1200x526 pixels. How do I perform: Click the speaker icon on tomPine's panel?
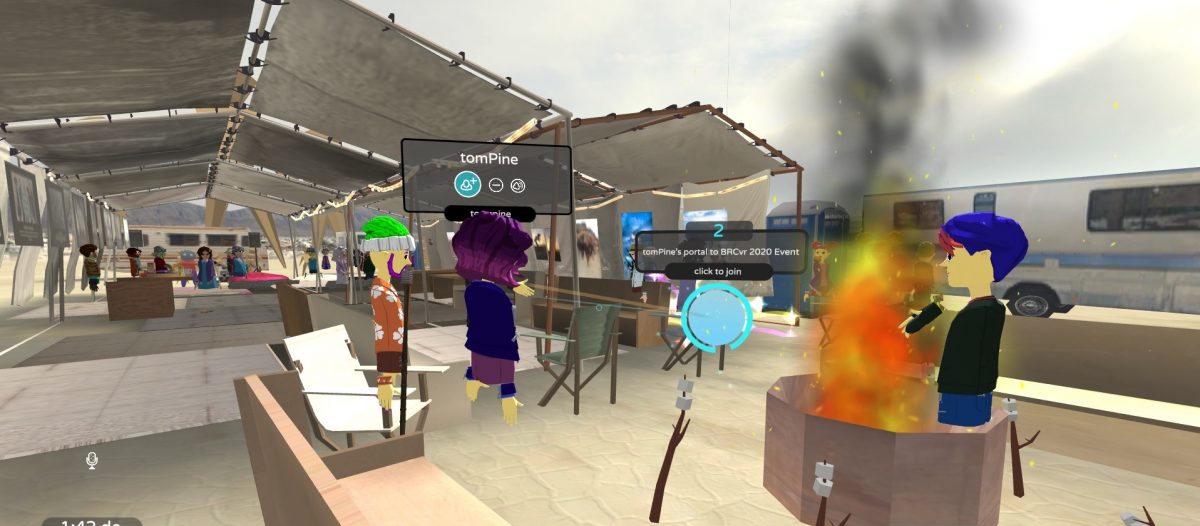coord(517,185)
